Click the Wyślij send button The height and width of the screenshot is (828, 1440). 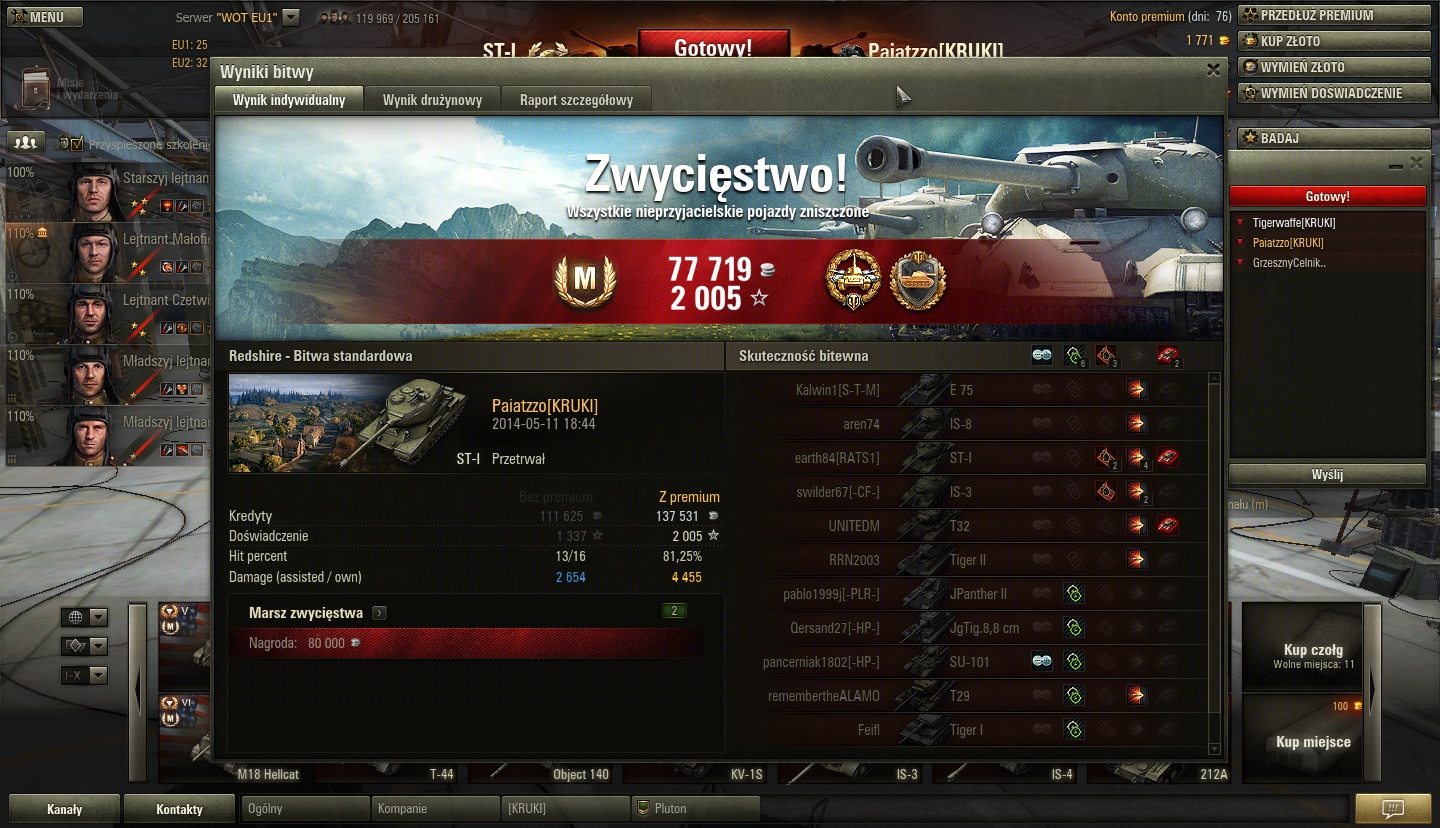(1327, 474)
